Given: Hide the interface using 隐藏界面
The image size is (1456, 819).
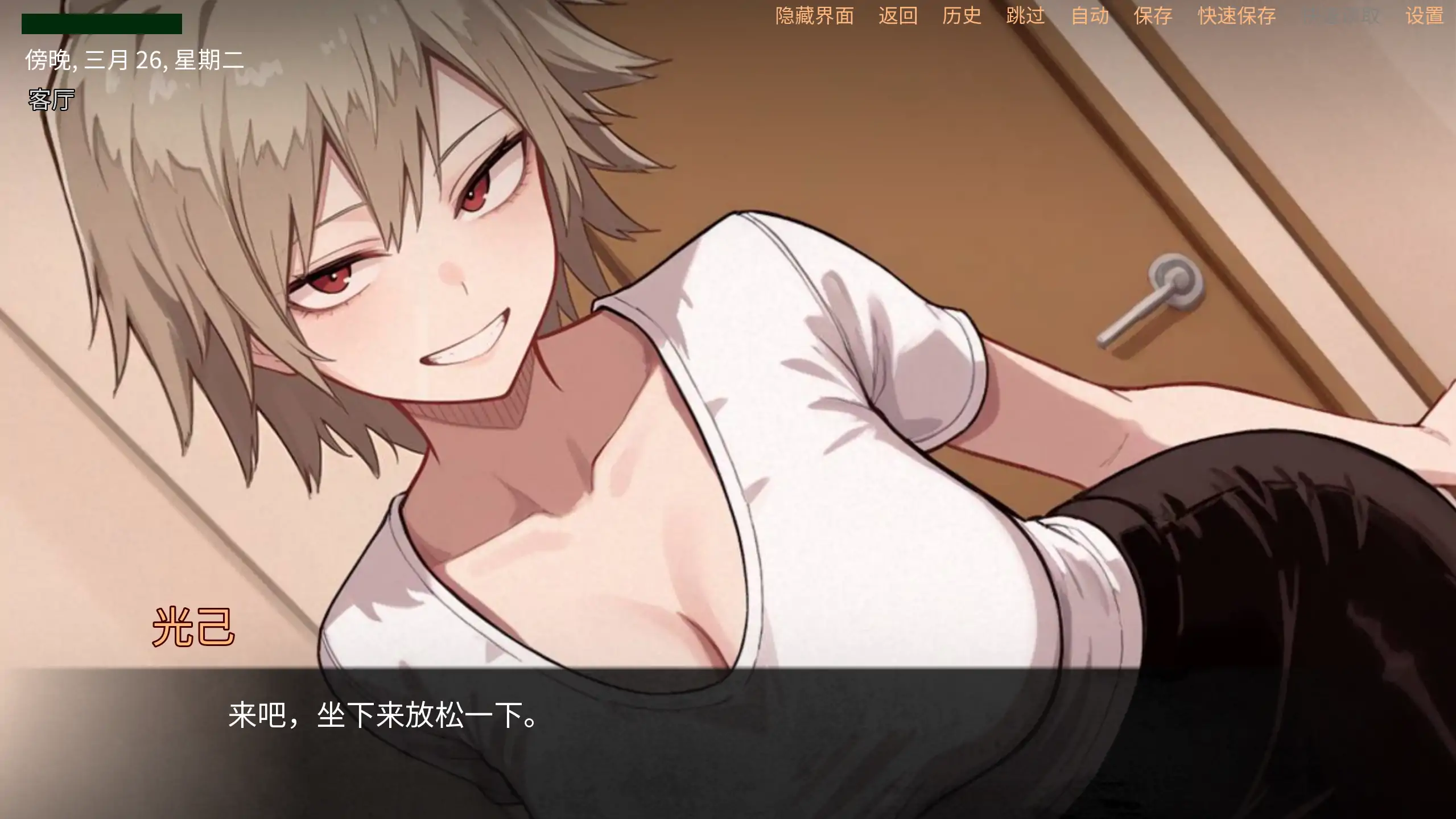Looking at the screenshot, I should click(814, 15).
